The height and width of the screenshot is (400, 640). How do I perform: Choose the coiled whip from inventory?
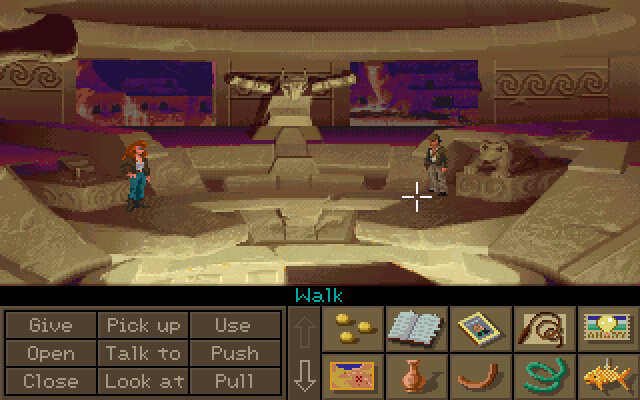click(544, 329)
